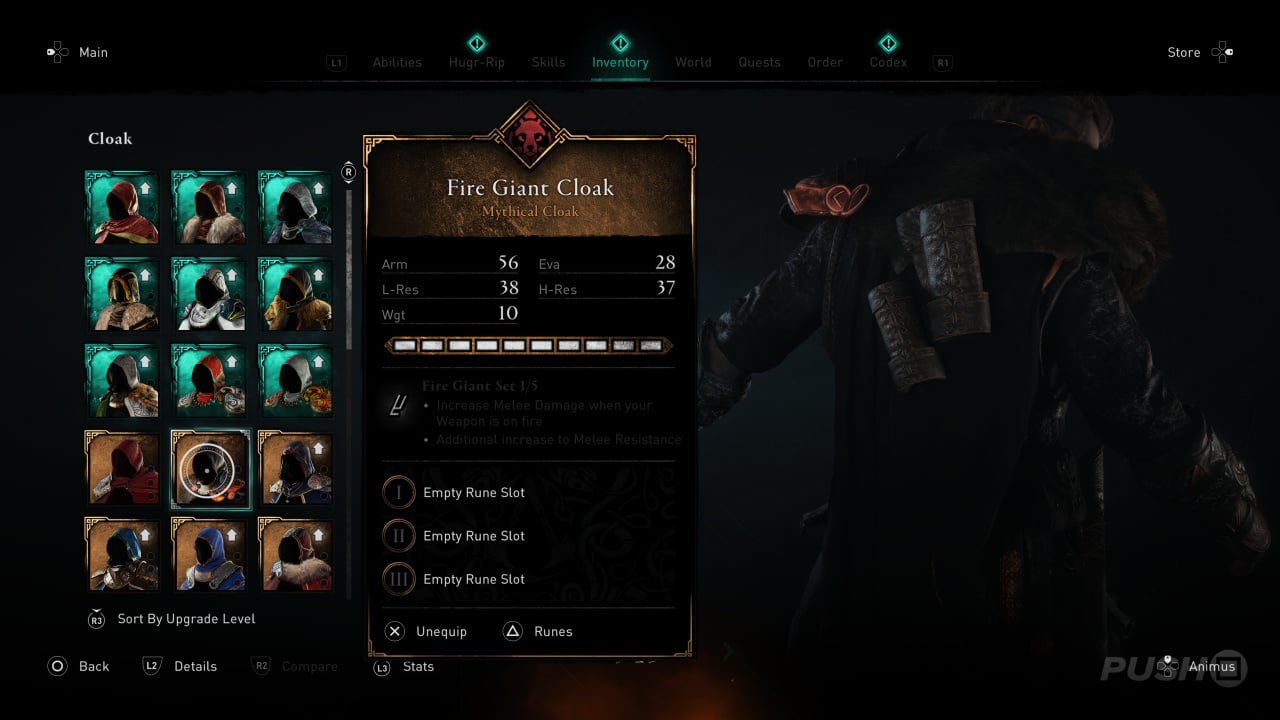Image resolution: width=1280 pixels, height=720 pixels.
Task: Select the plain blue hooded cloak on gold
Action: (209, 555)
